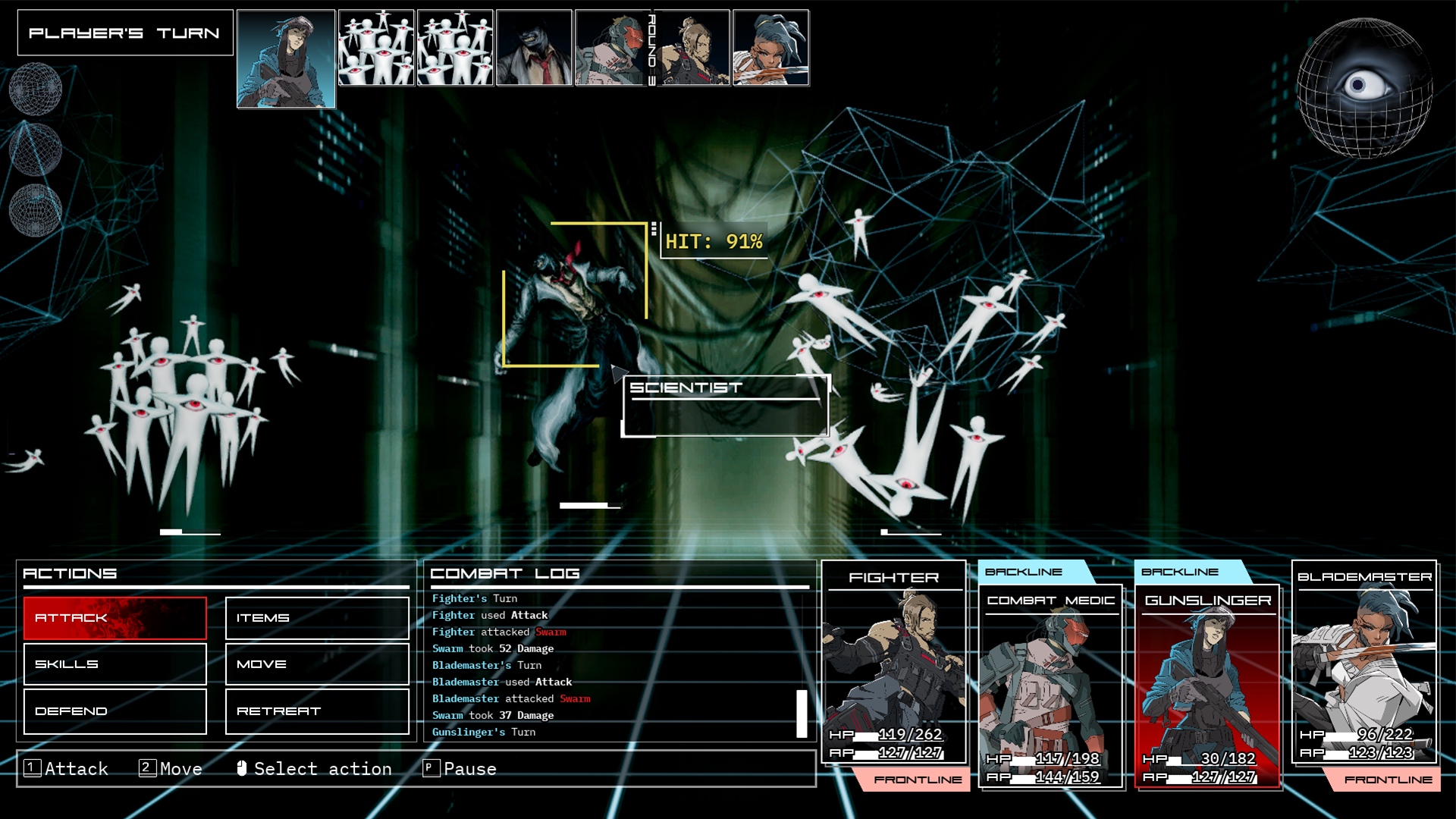Image resolution: width=1456 pixels, height=819 pixels.
Task: Click the Combat Medic turn-order portrait
Action: point(611,48)
